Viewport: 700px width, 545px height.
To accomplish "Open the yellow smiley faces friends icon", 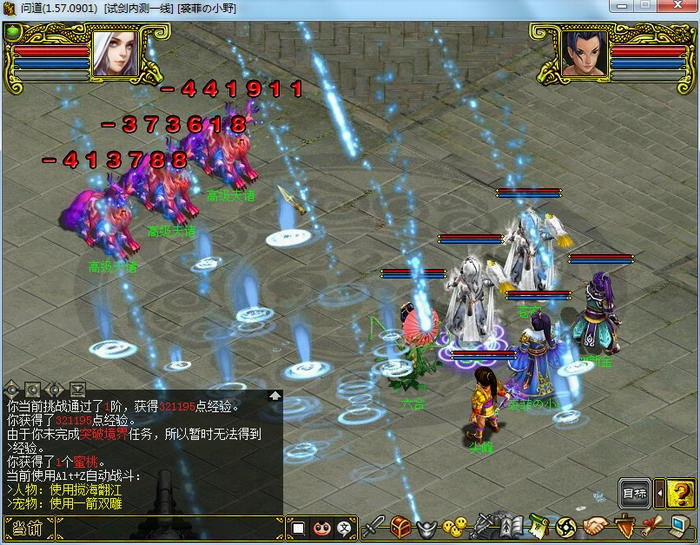I will tap(455, 526).
